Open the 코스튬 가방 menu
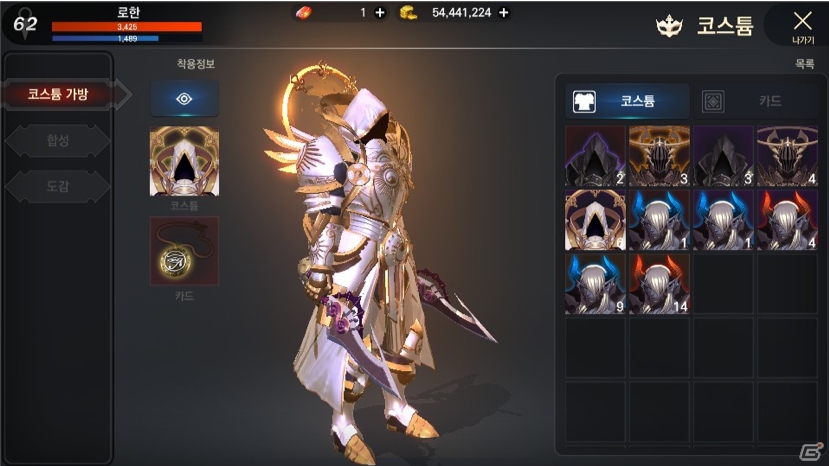This screenshot has width=829, height=466. coord(58,94)
